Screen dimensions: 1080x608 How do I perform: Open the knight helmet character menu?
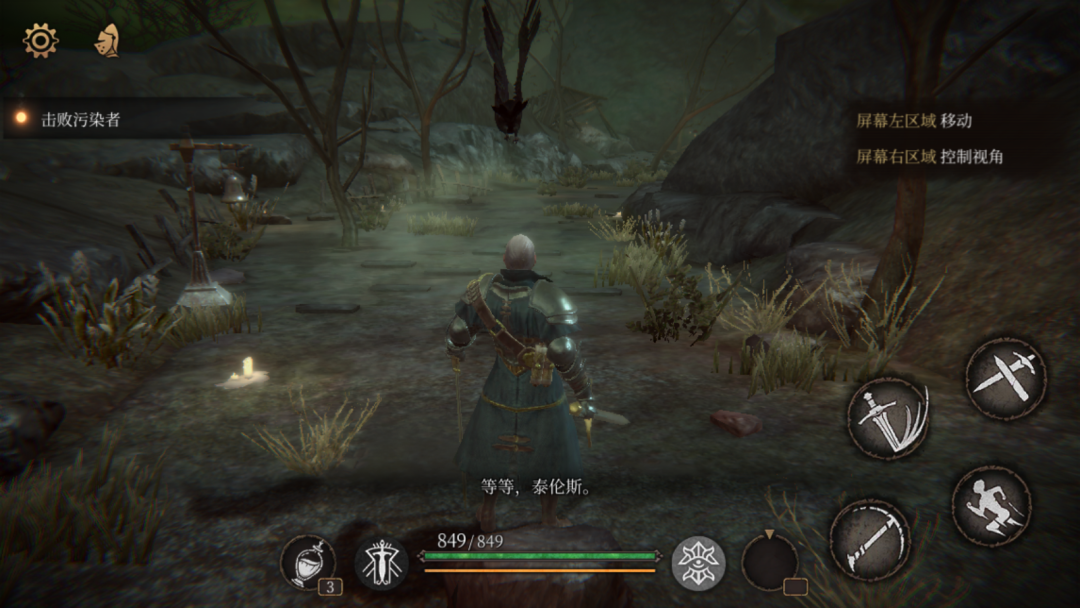pyautogui.click(x=106, y=40)
